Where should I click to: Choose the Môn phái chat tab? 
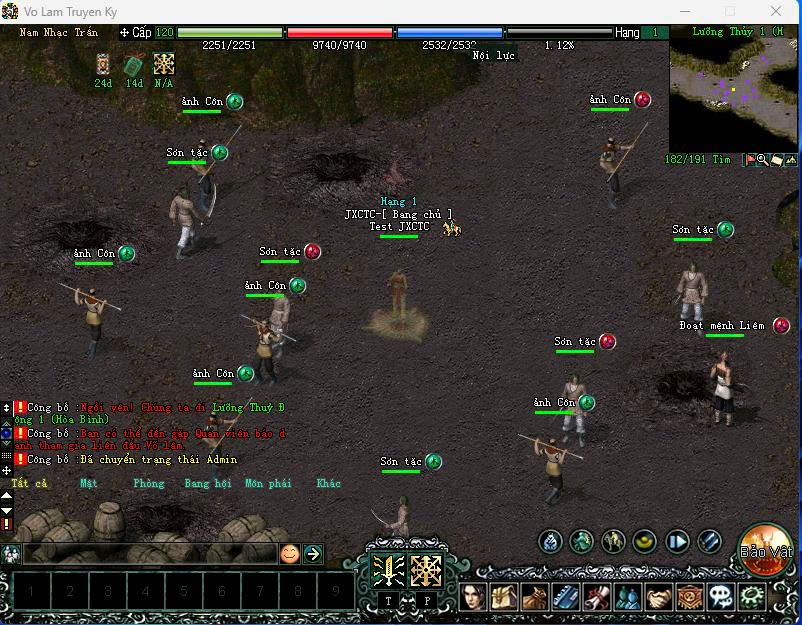click(268, 484)
